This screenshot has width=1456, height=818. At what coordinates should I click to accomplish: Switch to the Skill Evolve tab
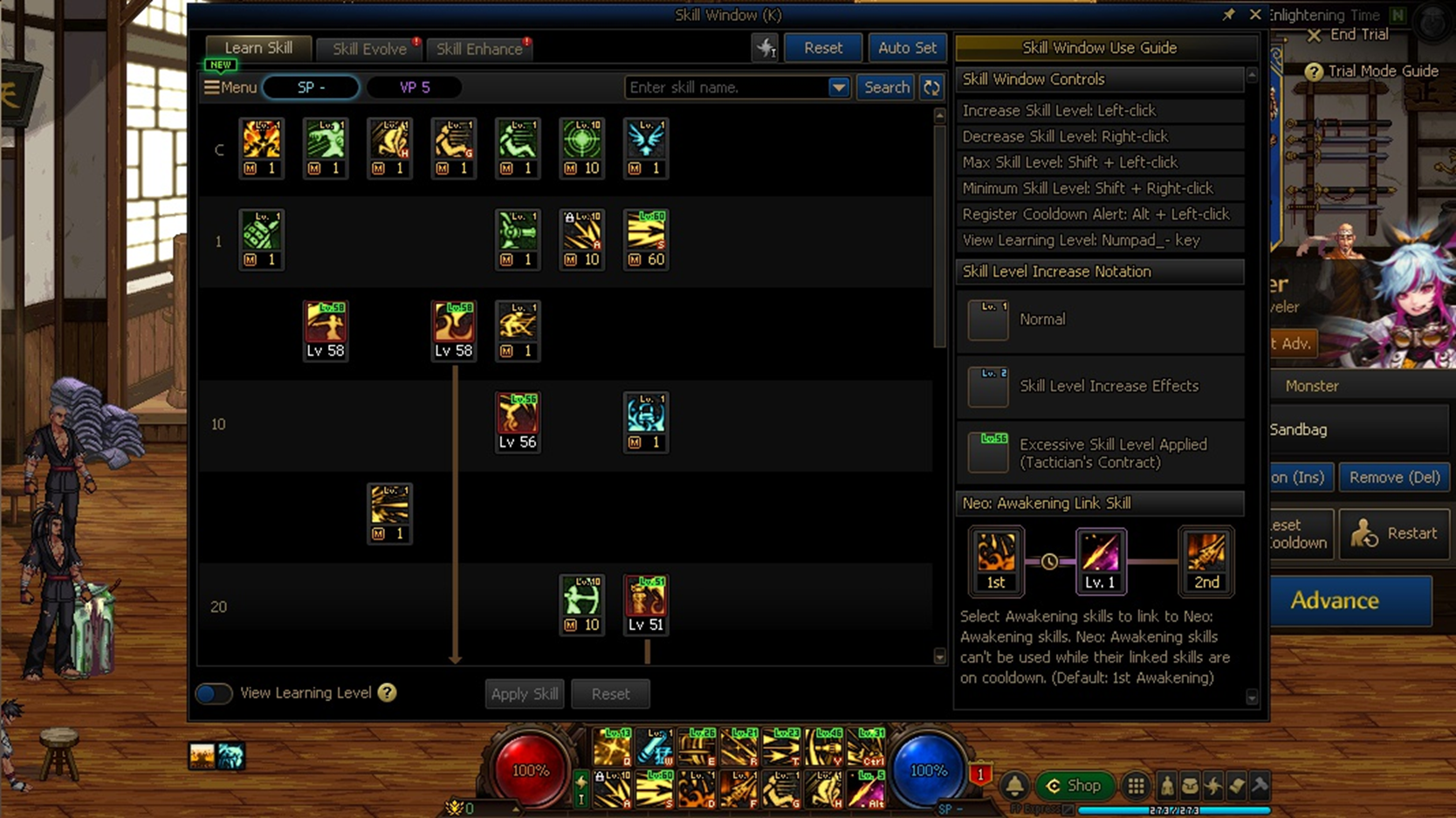[x=369, y=49]
